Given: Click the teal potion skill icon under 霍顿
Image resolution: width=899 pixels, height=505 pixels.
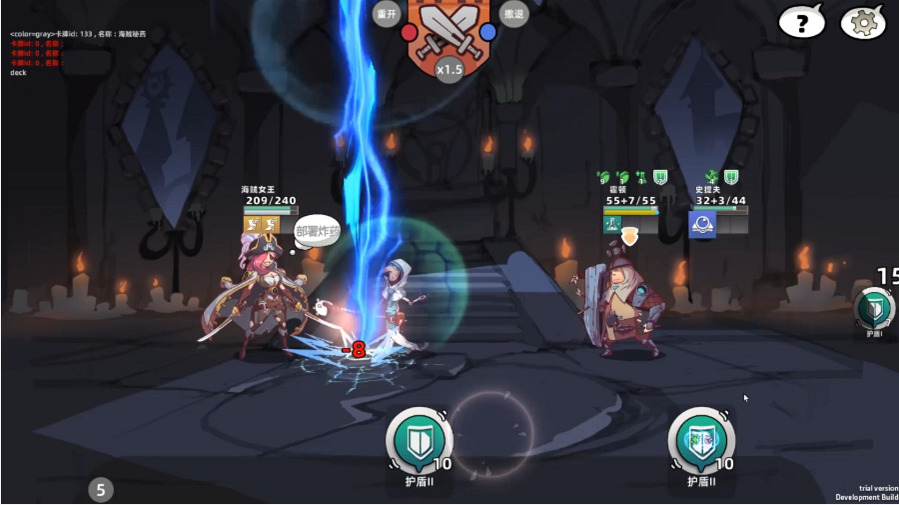Looking at the screenshot, I should (x=612, y=224).
